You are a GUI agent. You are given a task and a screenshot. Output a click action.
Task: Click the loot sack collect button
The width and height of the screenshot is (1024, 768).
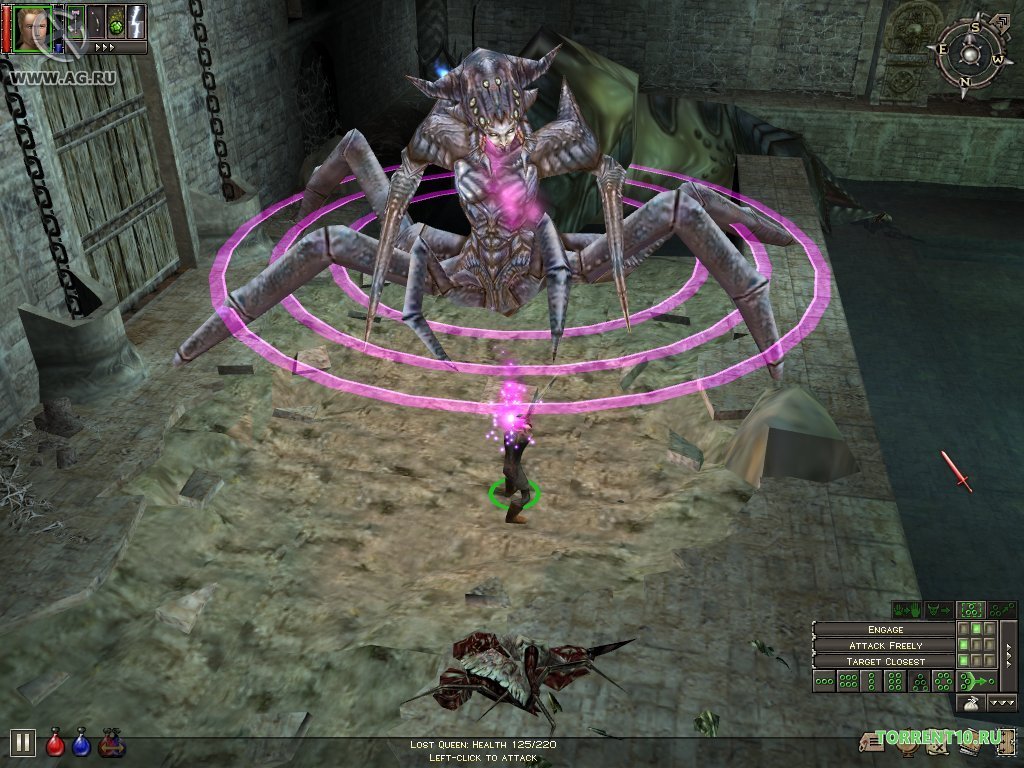(x=970, y=704)
